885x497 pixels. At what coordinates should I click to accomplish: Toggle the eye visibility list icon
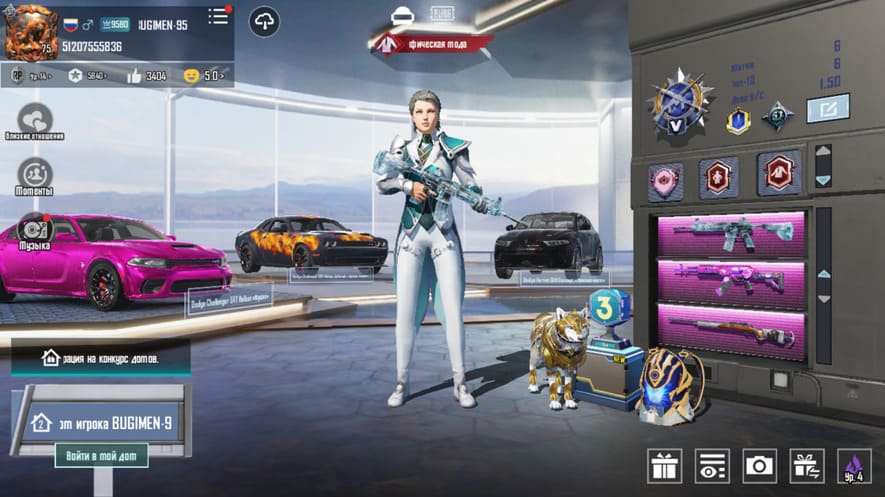[712, 465]
